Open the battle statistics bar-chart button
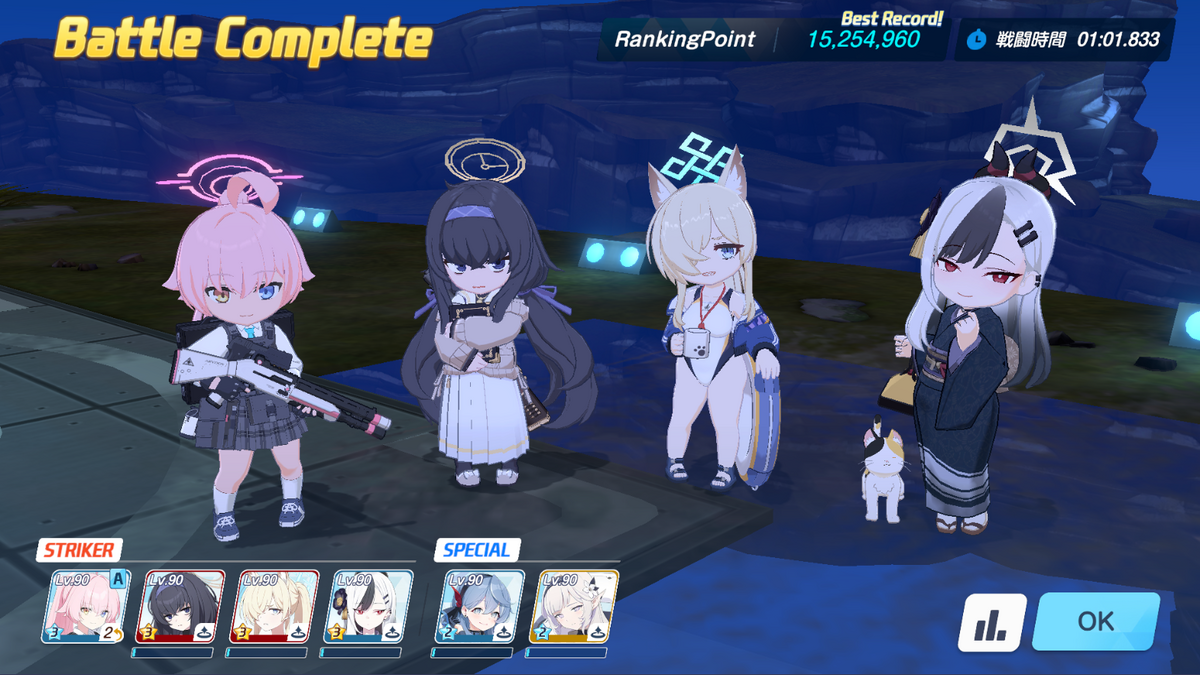1200x675 pixels. [x=992, y=622]
